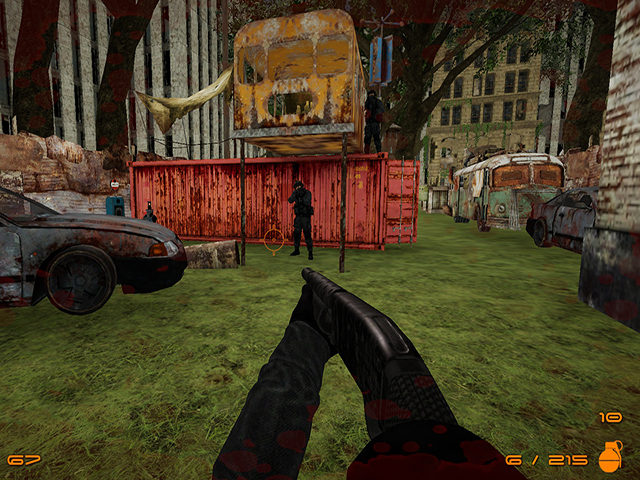
Task: Select the orange grenade icon
Action: tap(609, 456)
